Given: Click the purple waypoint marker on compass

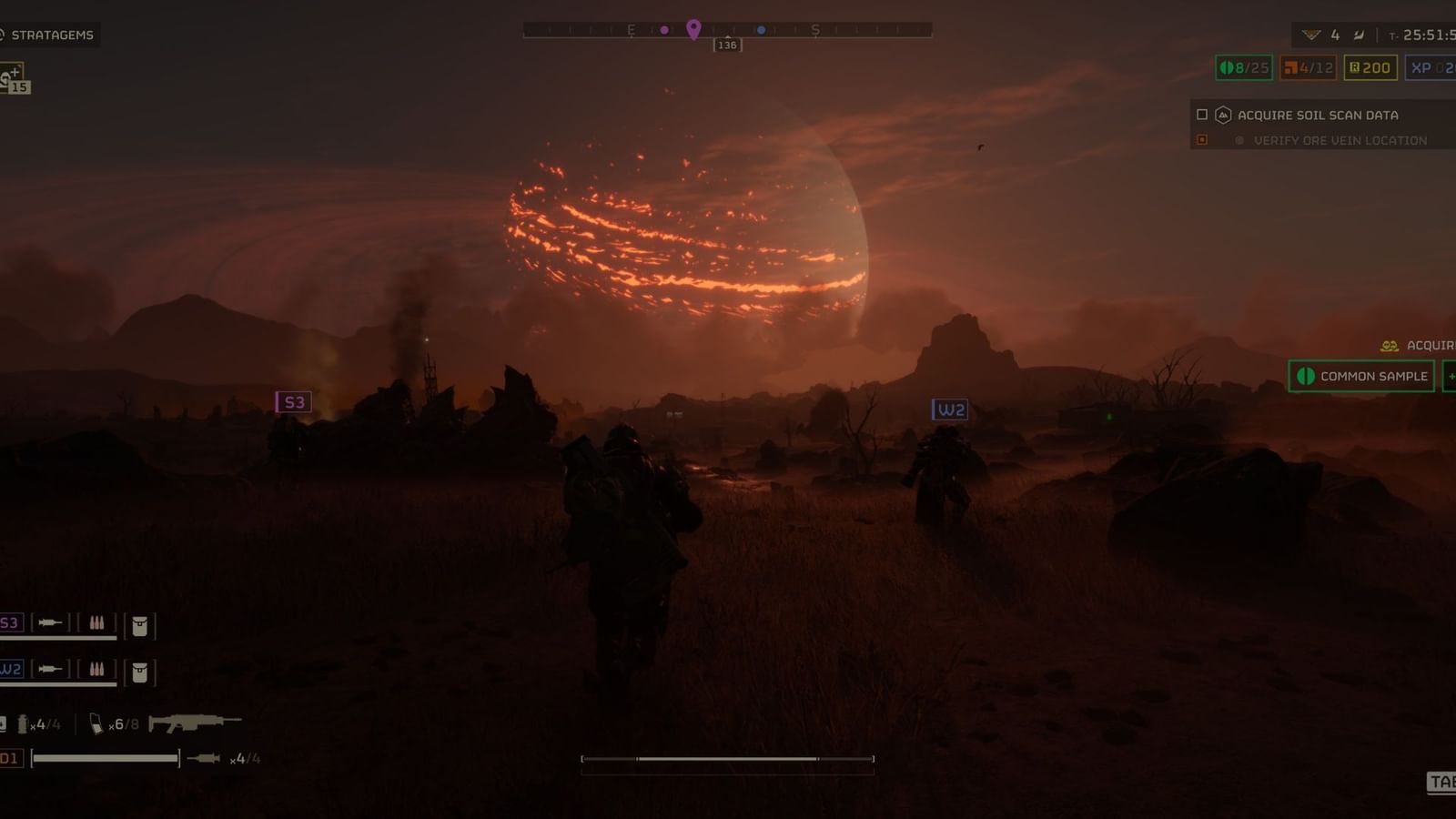Looking at the screenshot, I should pyautogui.click(x=695, y=28).
